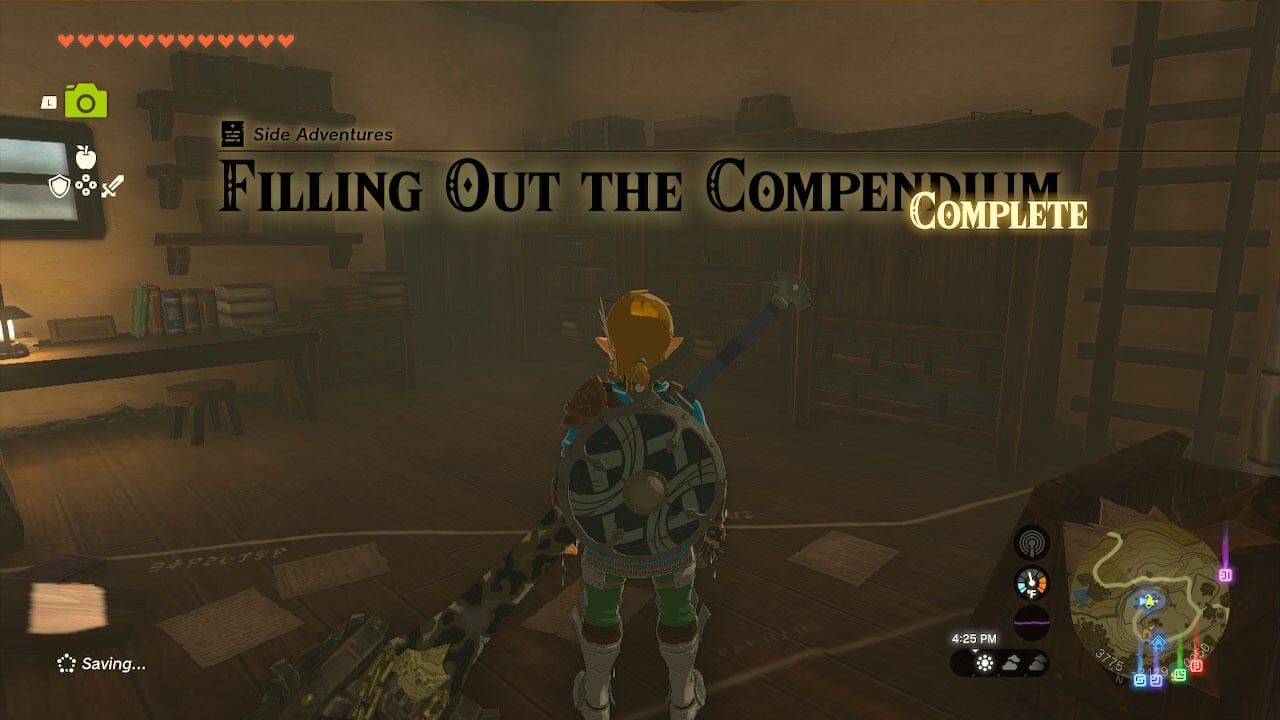Image resolution: width=1280 pixels, height=720 pixels.
Task: Click the sun icon in the weather forecast
Action: (x=984, y=662)
